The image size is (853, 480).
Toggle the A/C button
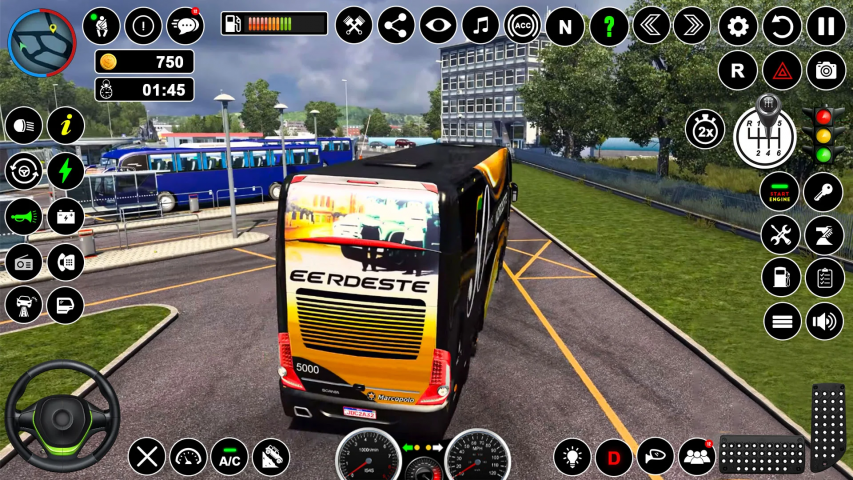coord(230,457)
